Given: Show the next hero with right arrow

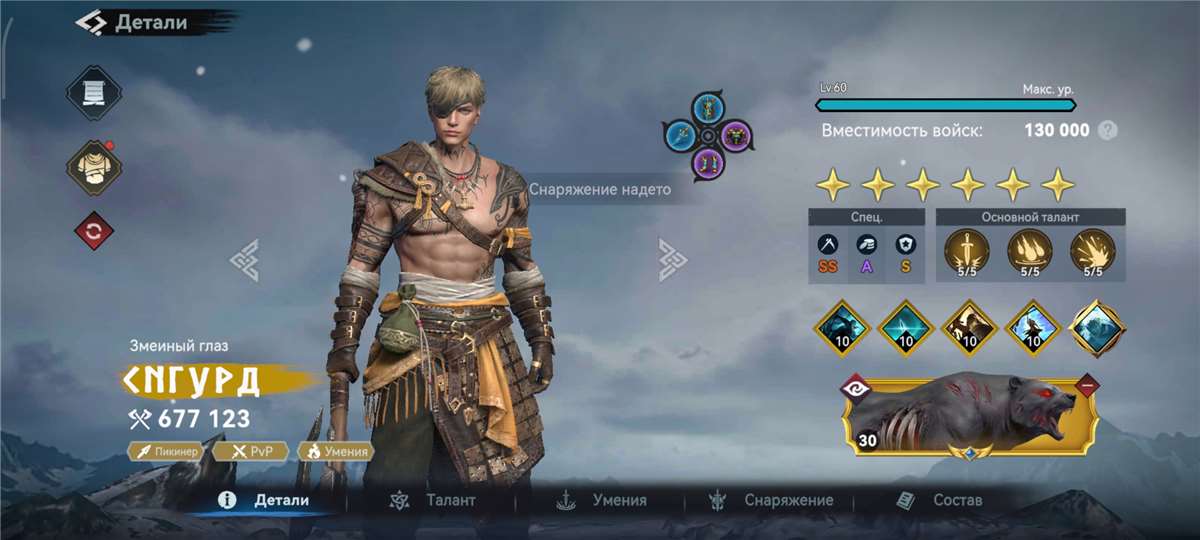Looking at the screenshot, I should (x=672, y=259).
